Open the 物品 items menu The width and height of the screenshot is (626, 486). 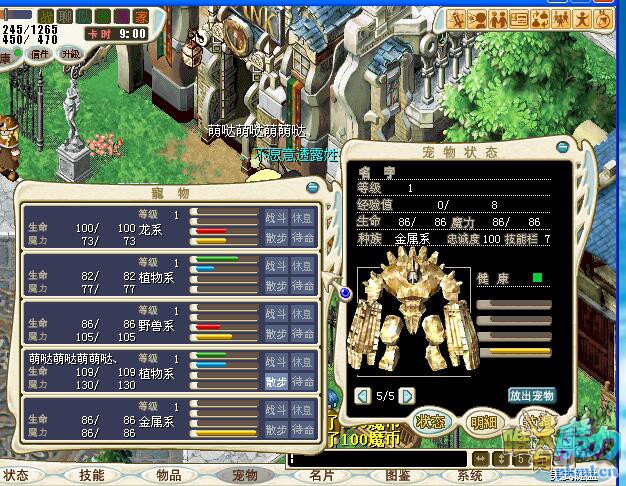pos(169,476)
